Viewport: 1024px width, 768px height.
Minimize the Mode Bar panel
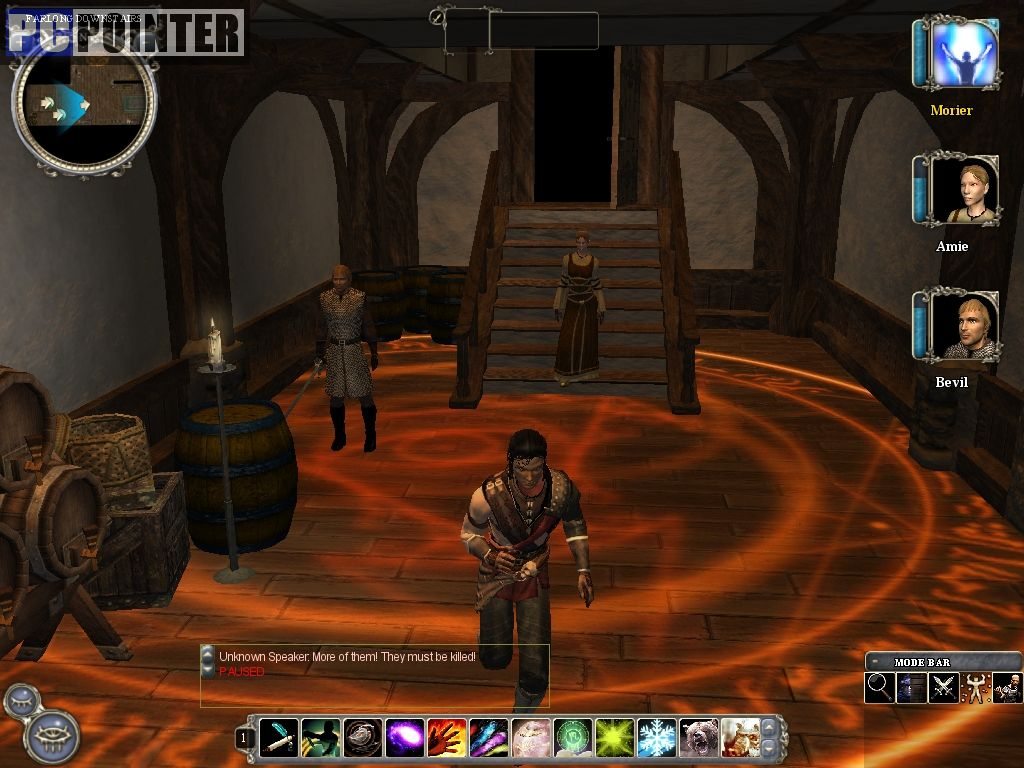(876, 662)
